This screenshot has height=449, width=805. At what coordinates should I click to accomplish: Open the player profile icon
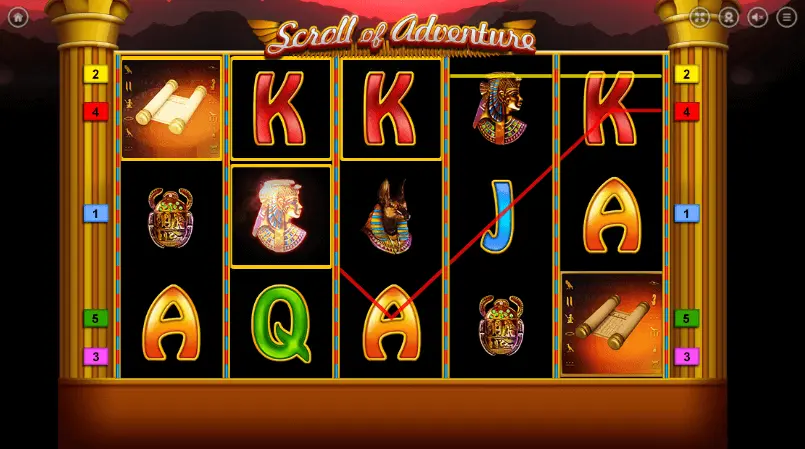729,17
